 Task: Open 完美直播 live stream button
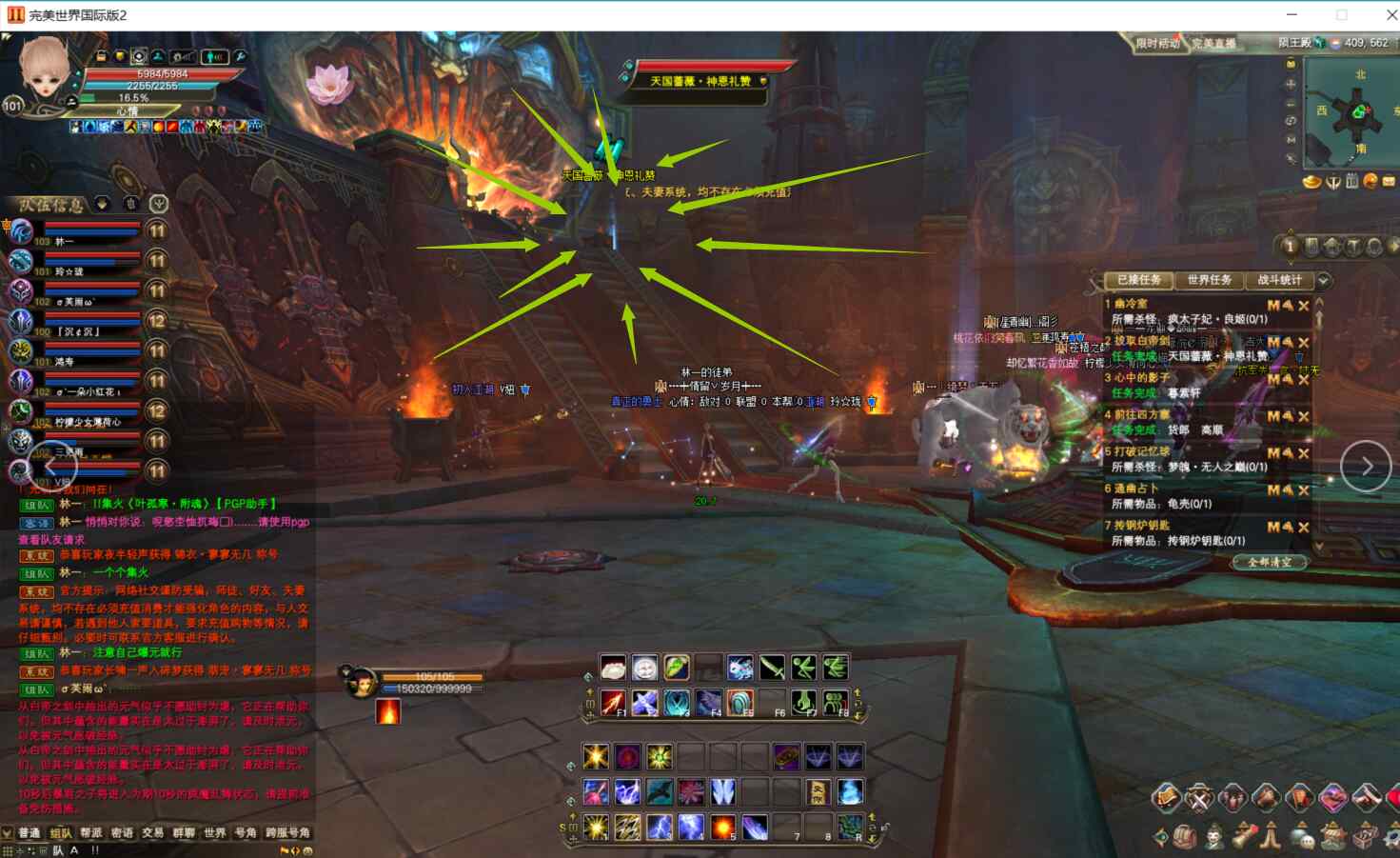tap(1213, 44)
